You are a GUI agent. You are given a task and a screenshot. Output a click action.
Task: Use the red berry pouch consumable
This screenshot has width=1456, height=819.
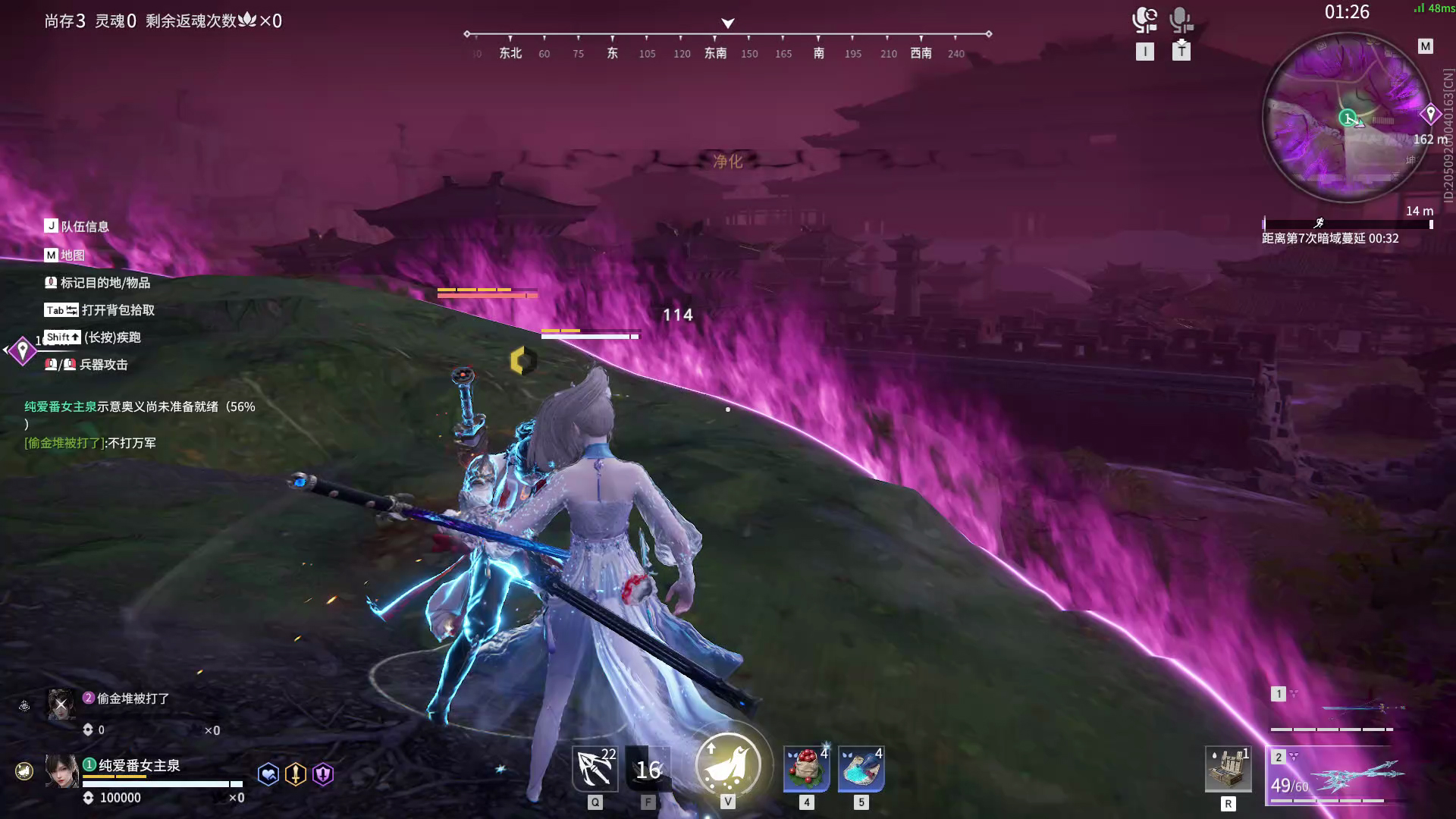(806, 769)
